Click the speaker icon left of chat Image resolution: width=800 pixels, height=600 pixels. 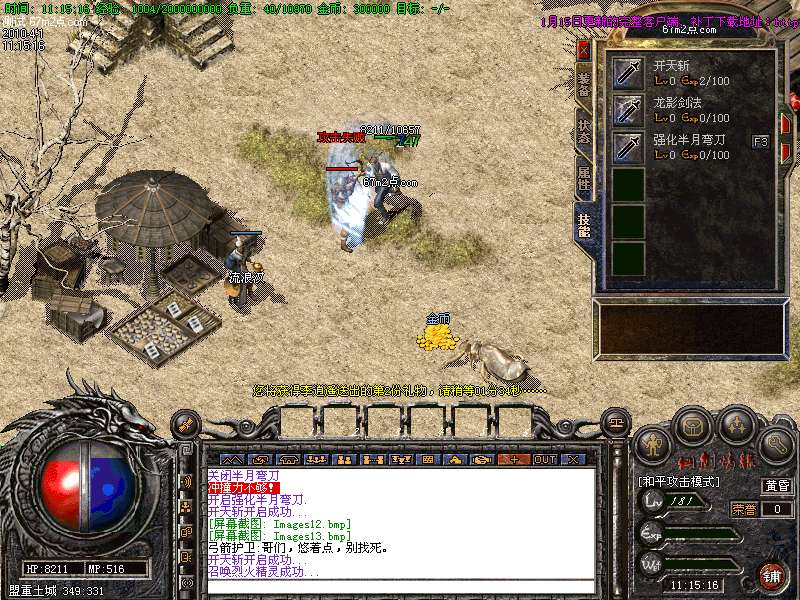[x=186, y=481]
